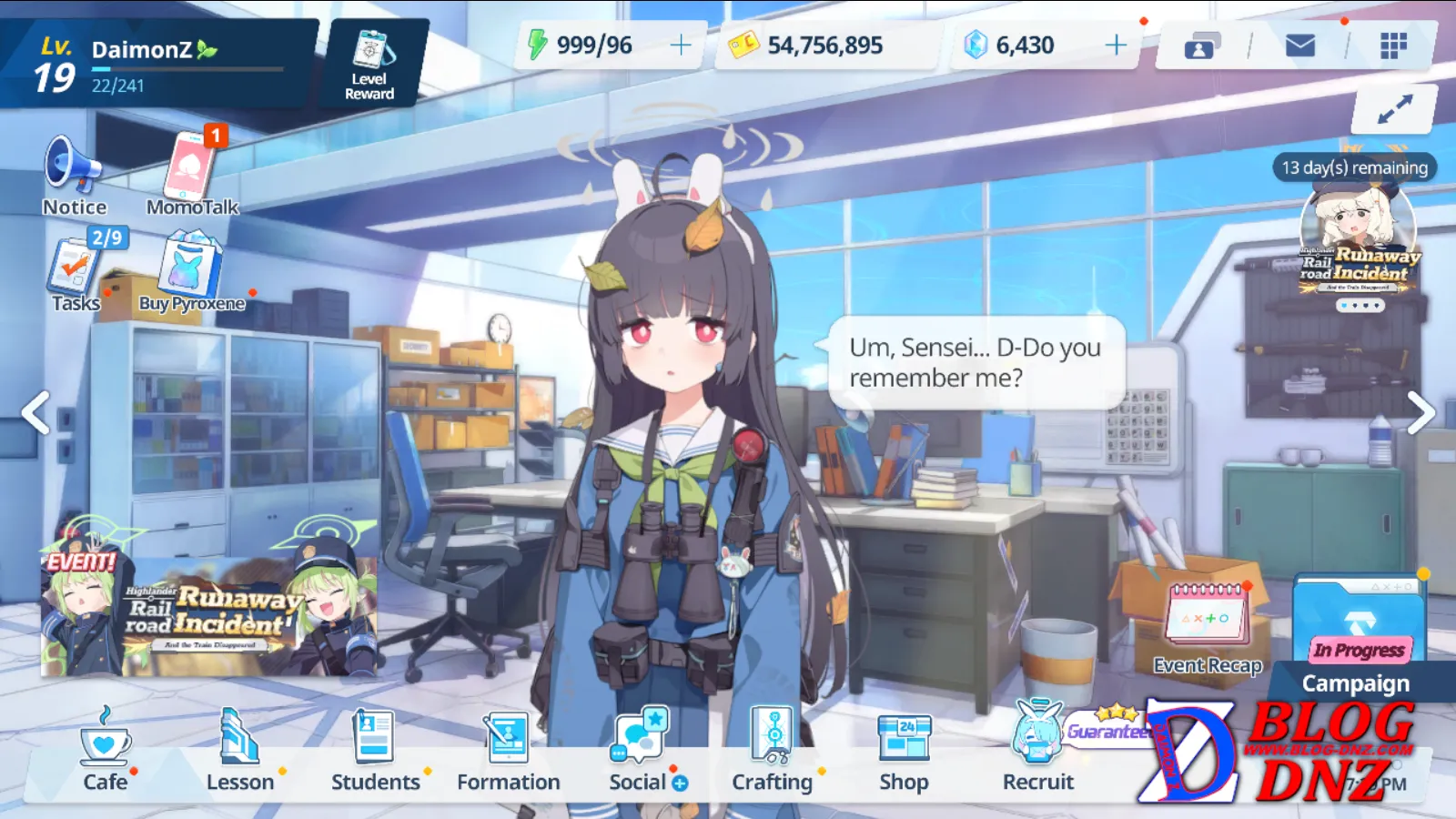This screenshot has height=819, width=1456.
Task: Open the grid menu icon
Action: click(1393, 45)
